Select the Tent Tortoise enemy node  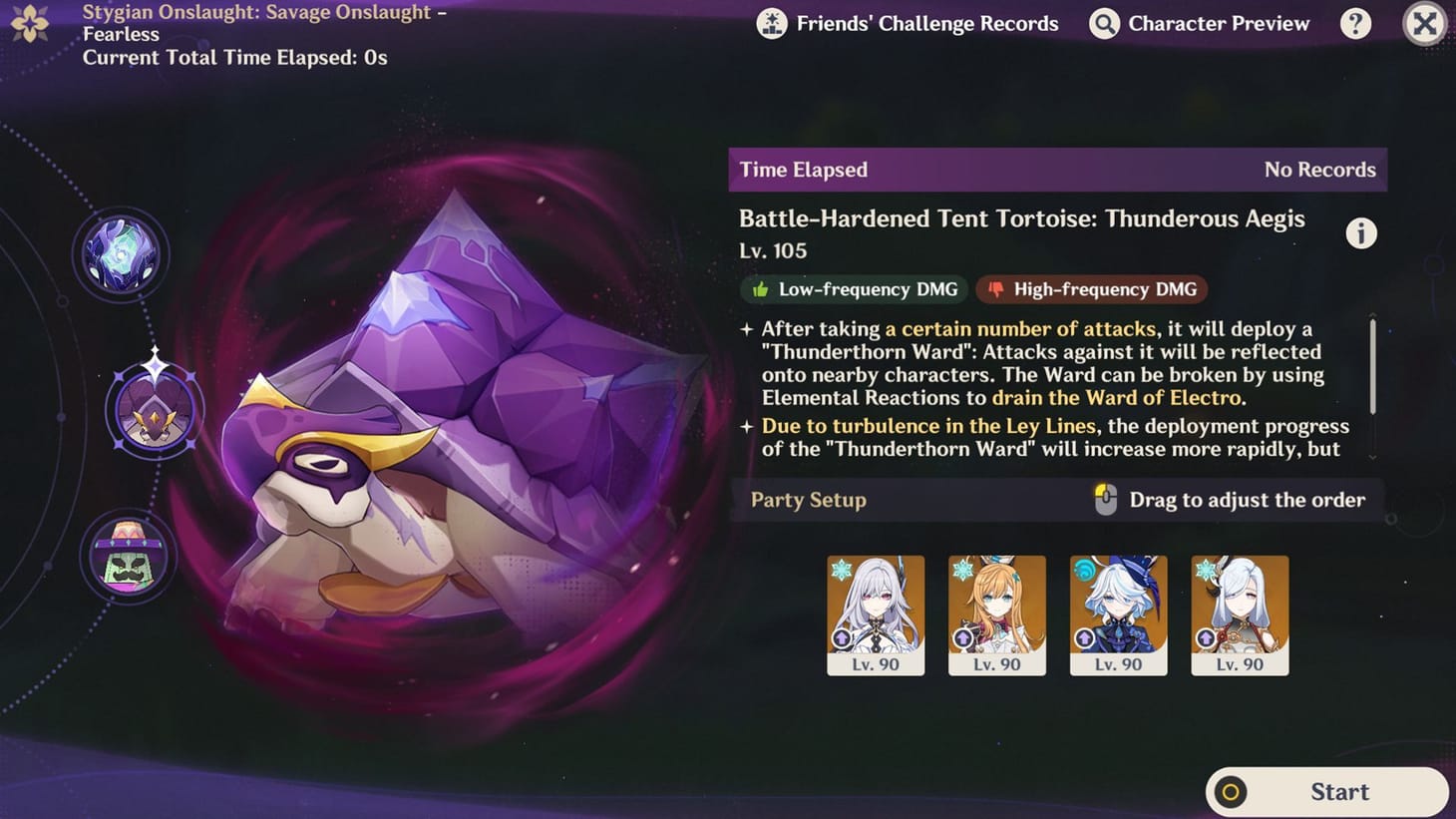155,409
